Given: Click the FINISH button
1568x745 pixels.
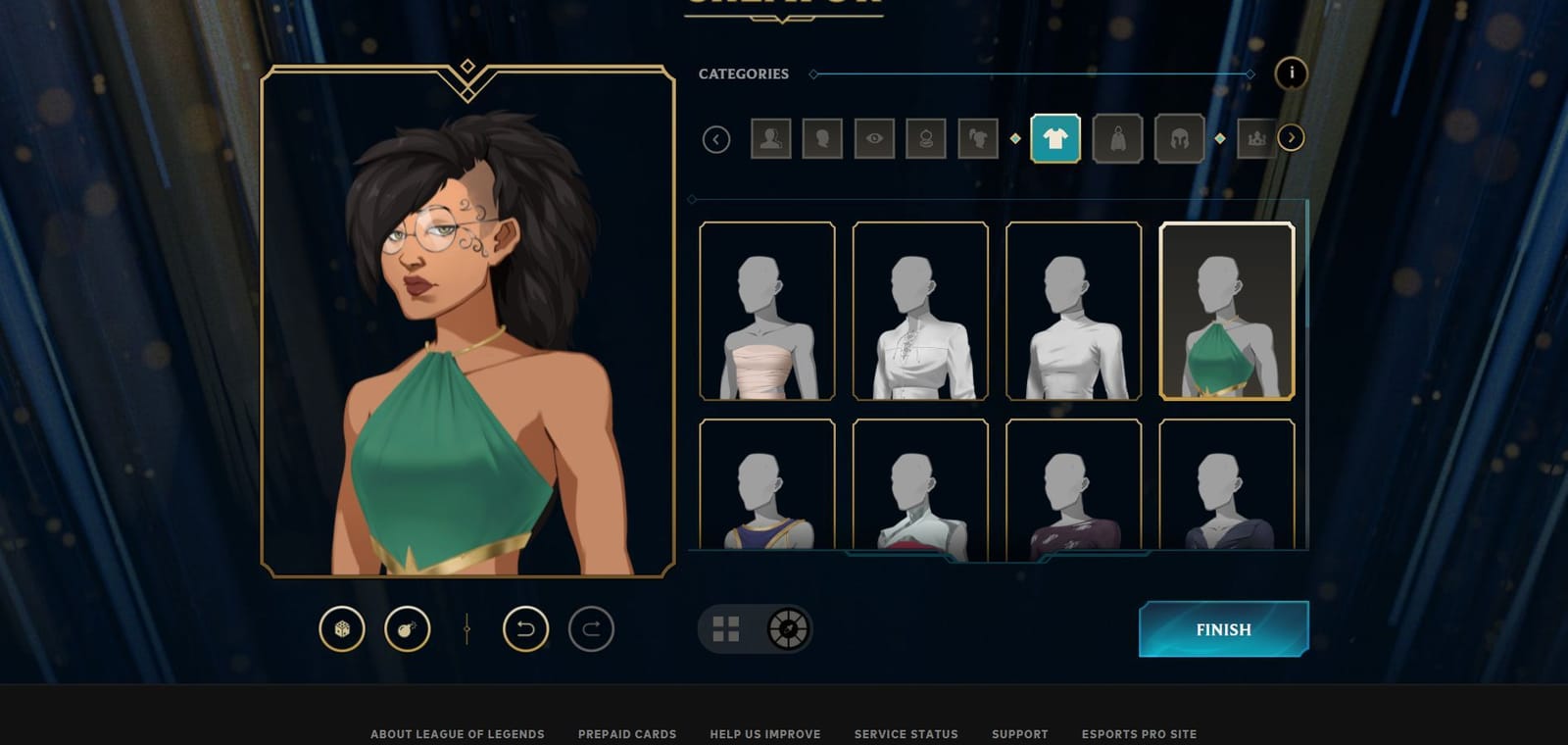Looking at the screenshot, I should (x=1222, y=629).
